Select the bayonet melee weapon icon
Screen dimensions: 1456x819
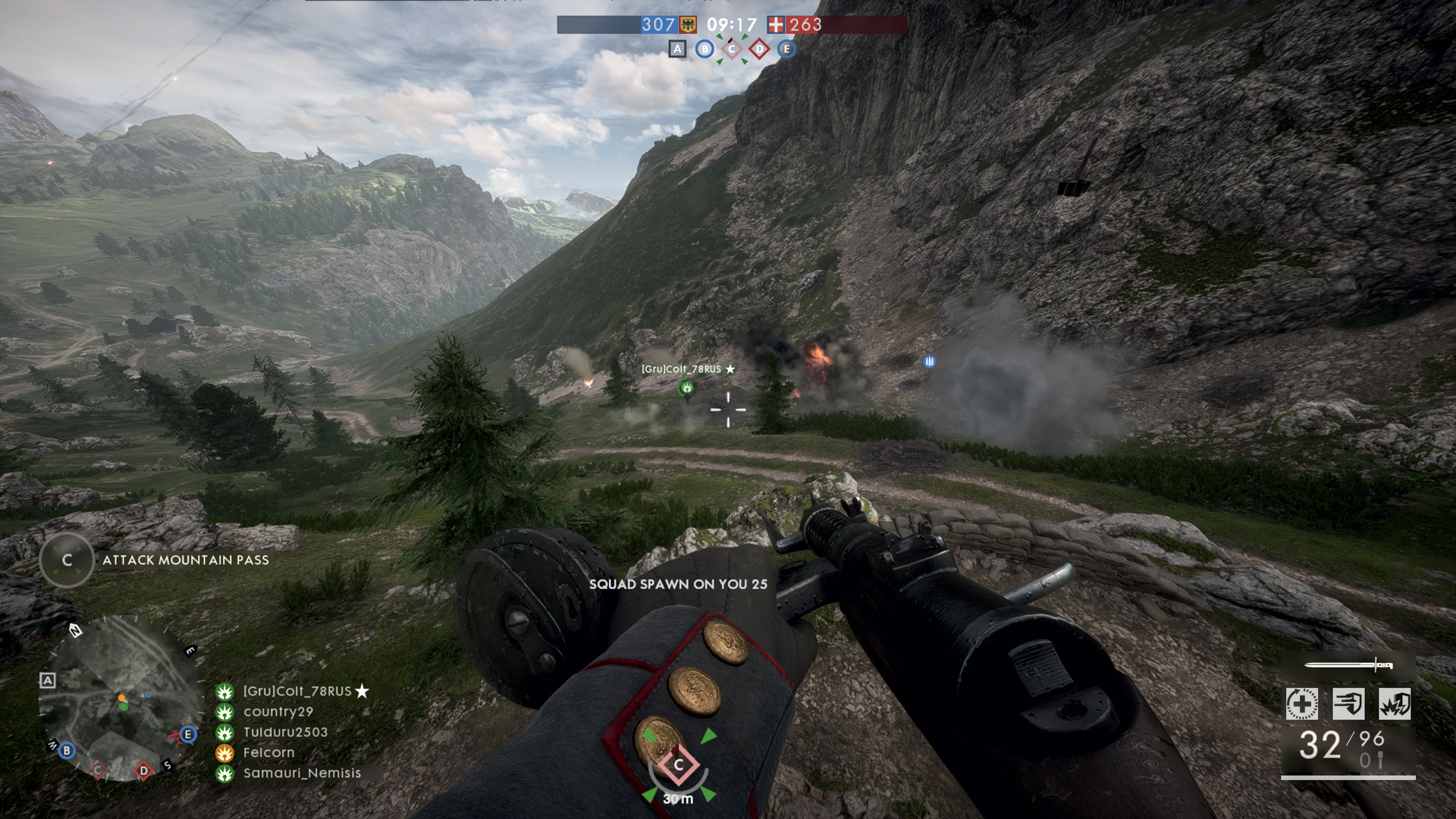[1348, 666]
